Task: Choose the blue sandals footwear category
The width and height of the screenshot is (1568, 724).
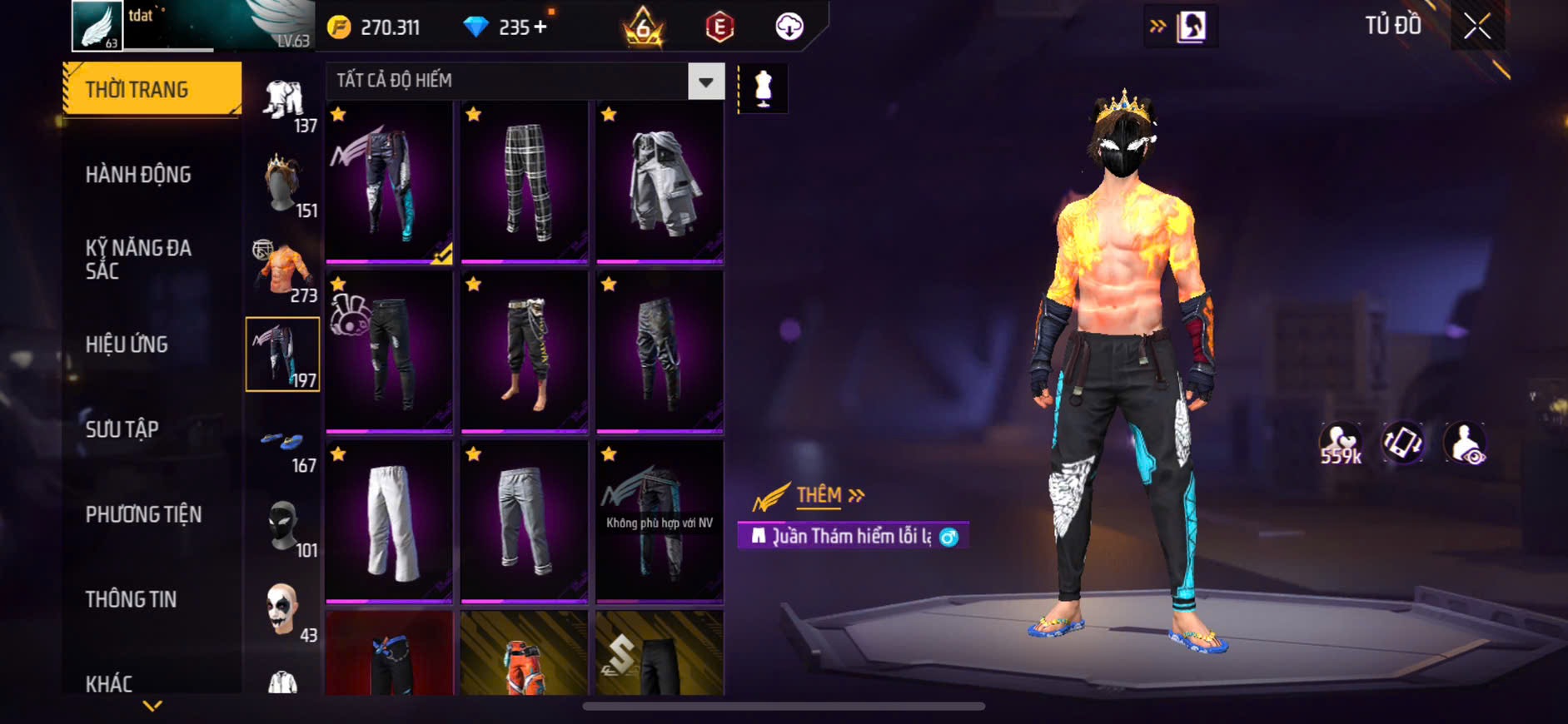Action: pos(283,443)
